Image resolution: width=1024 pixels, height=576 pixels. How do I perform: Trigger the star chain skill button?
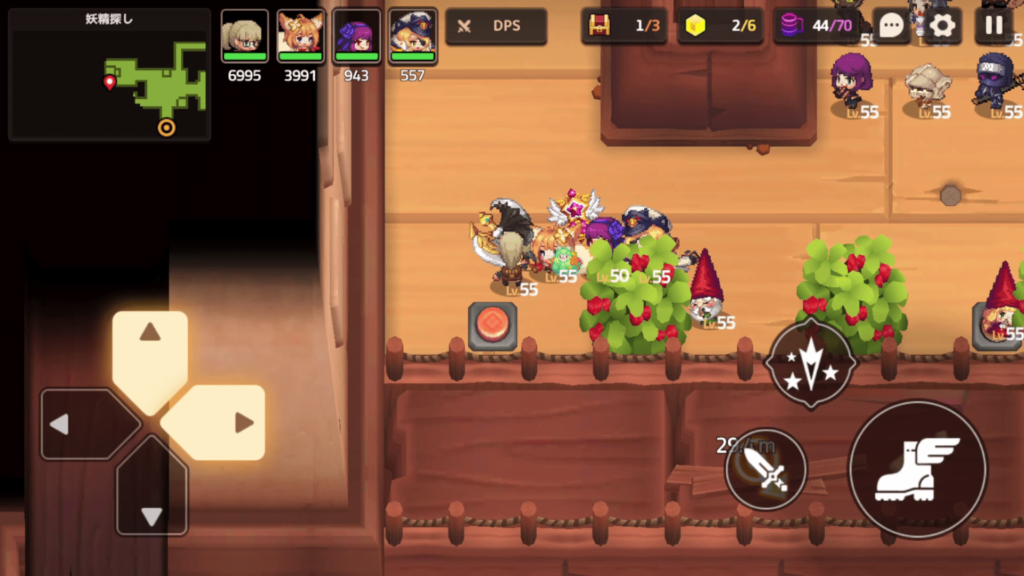tap(810, 365)
